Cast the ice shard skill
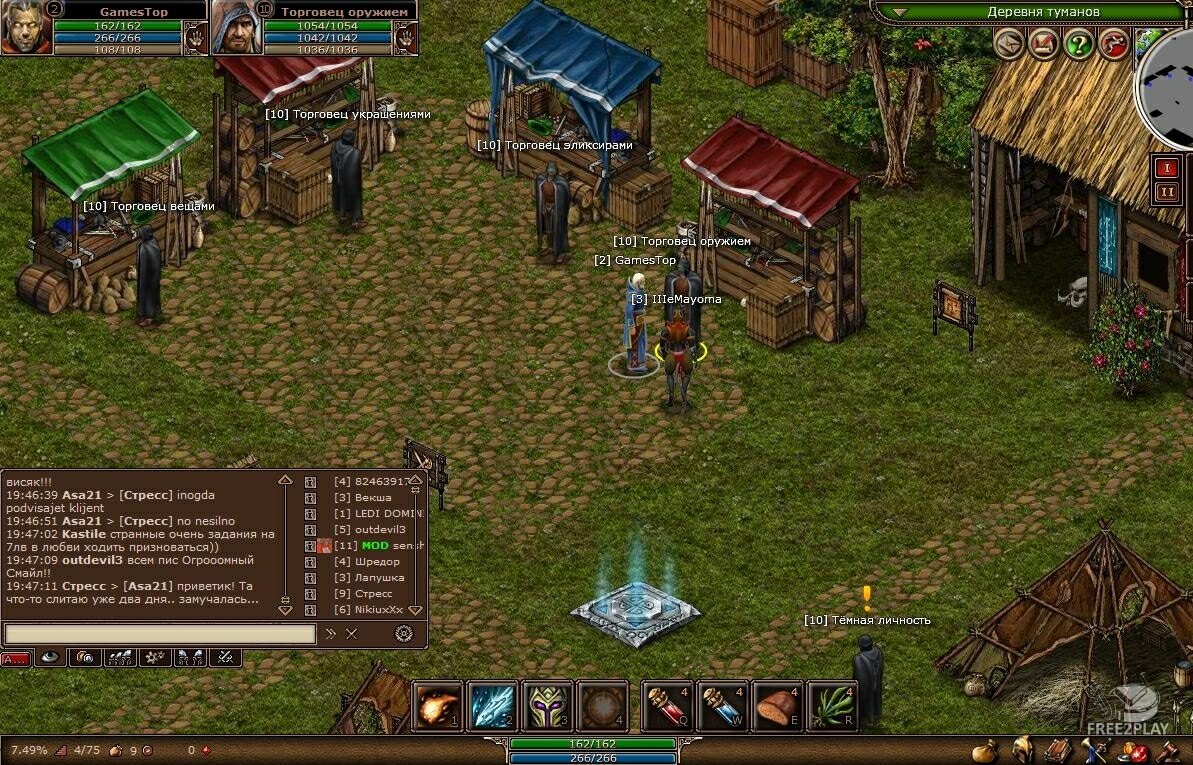This screenshot has width=1193, height=765. click(x=491, y=706)
